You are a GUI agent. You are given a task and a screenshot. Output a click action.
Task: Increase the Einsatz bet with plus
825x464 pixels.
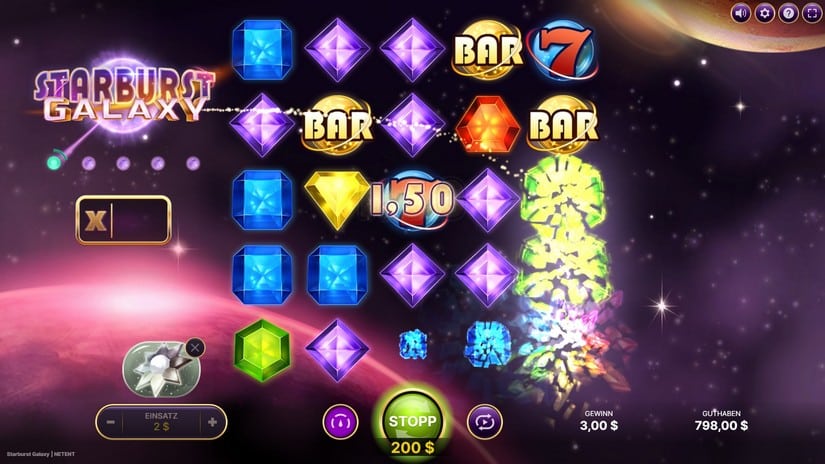[x=212, y=422]
